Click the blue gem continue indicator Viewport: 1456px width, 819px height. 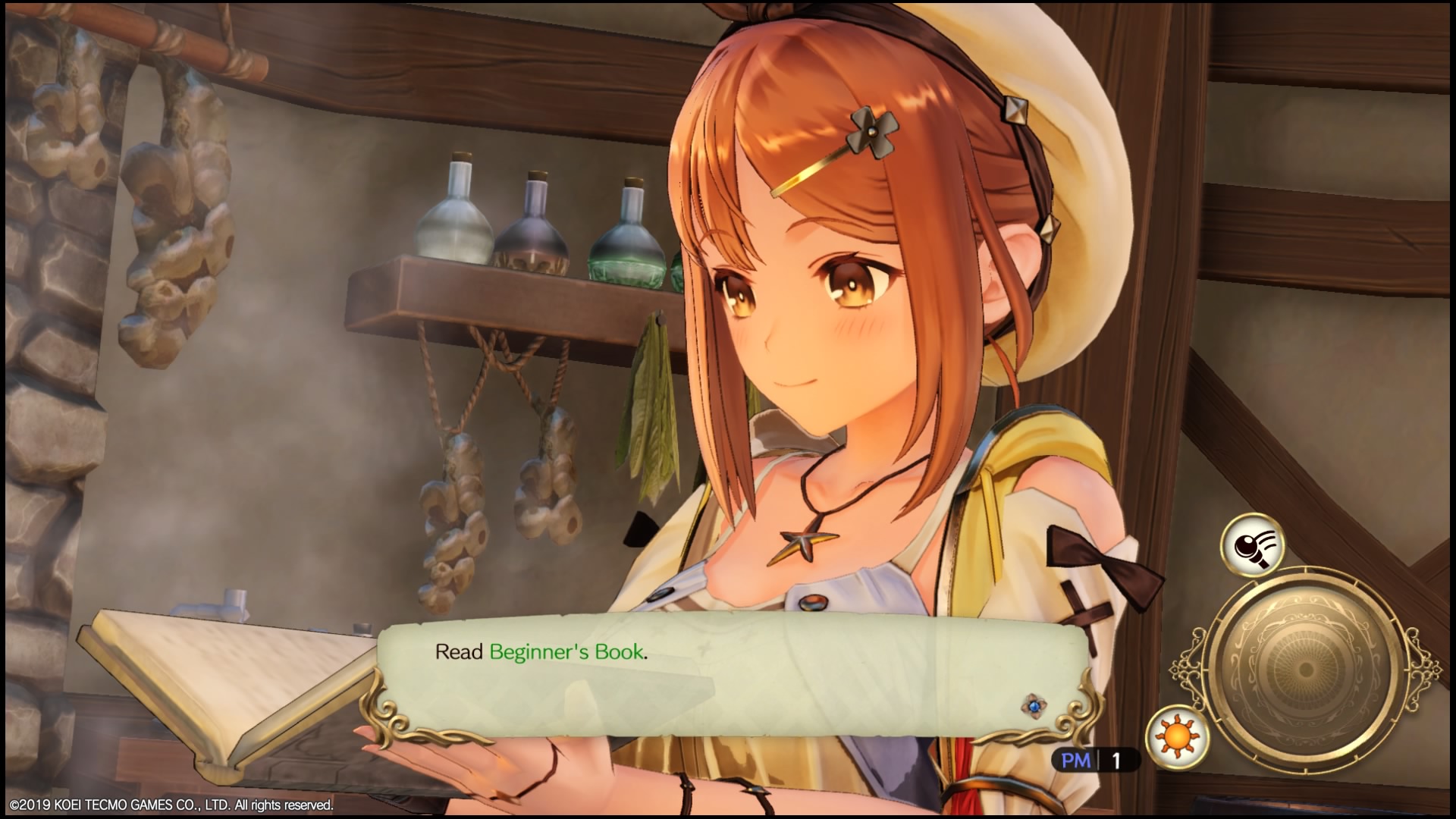click(1032, 706)
